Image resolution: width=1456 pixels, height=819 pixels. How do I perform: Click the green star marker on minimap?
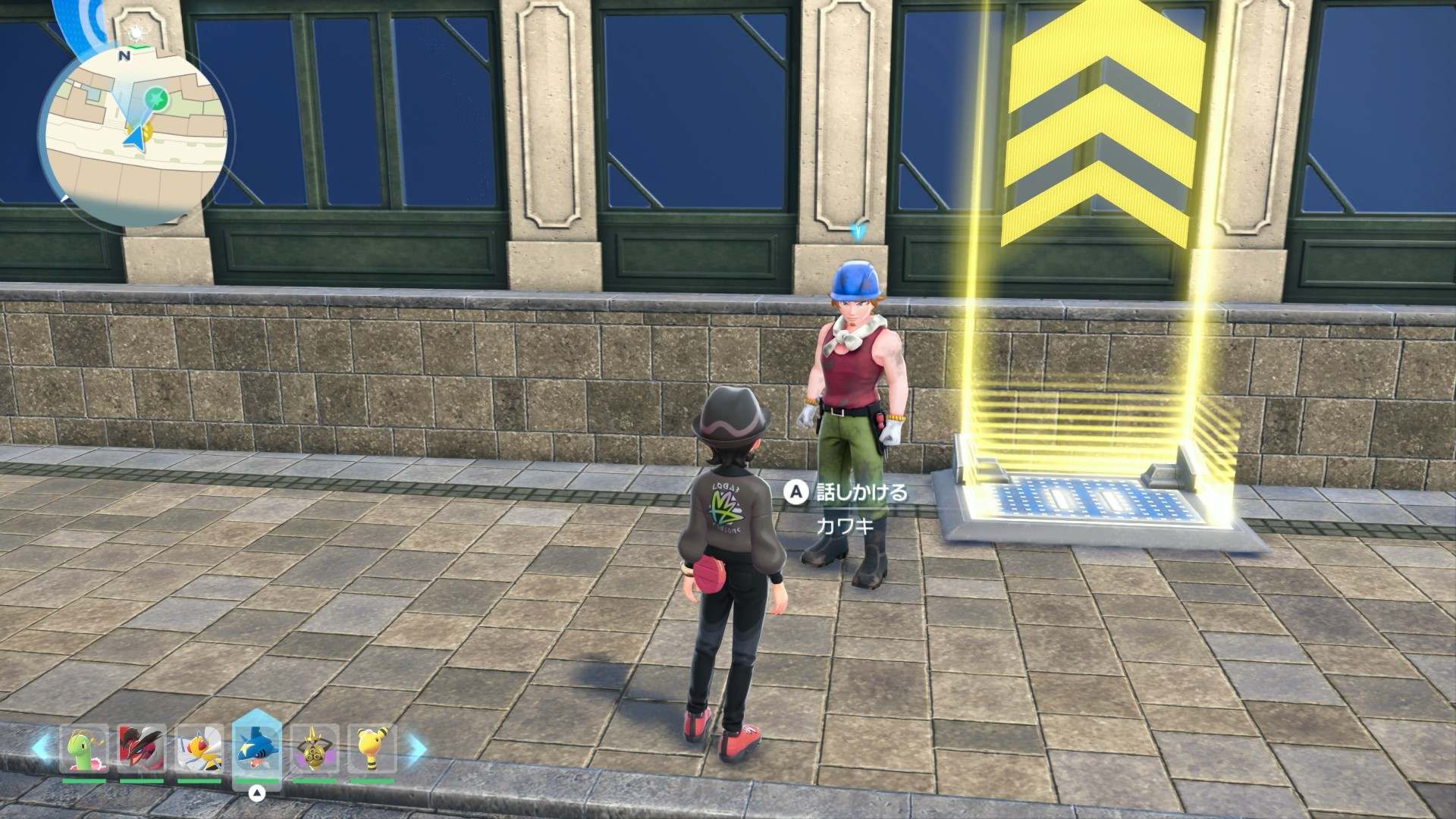[157, 97]
